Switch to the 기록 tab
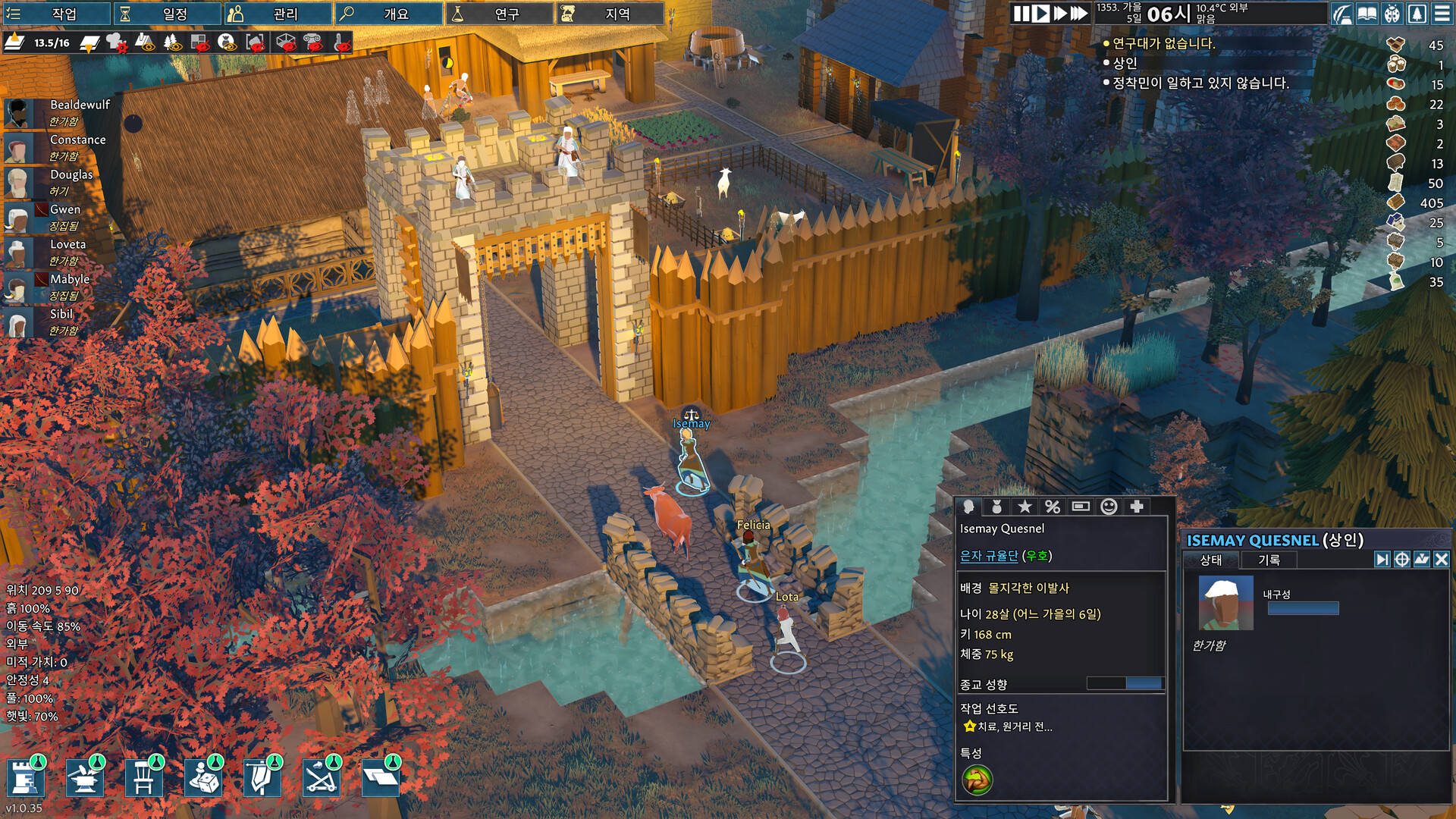Image resolution: width=1456 pixels, height=819 pixels. click(x=1269, y=560)
